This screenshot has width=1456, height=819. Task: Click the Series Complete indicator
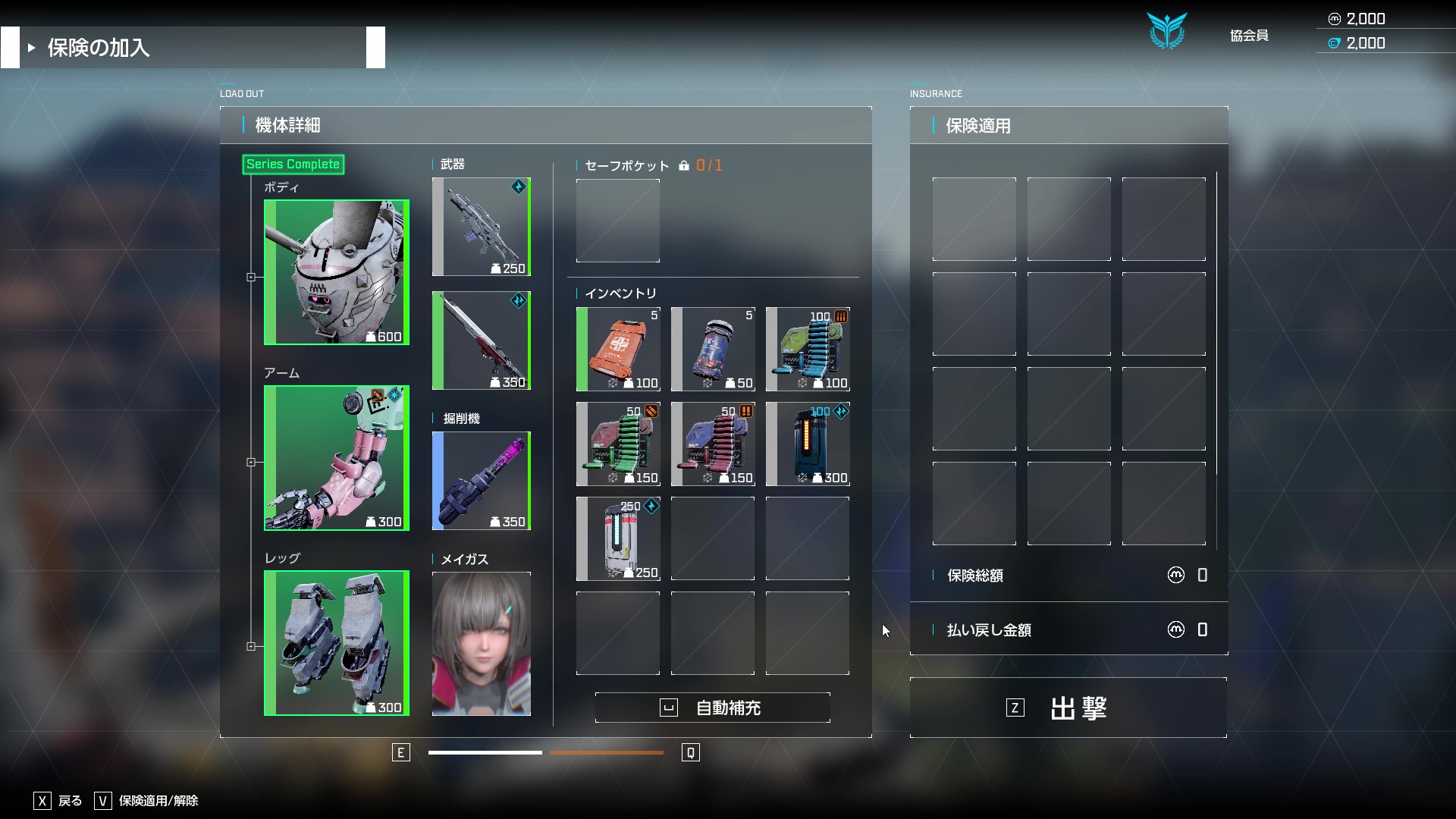coord(293,164)
